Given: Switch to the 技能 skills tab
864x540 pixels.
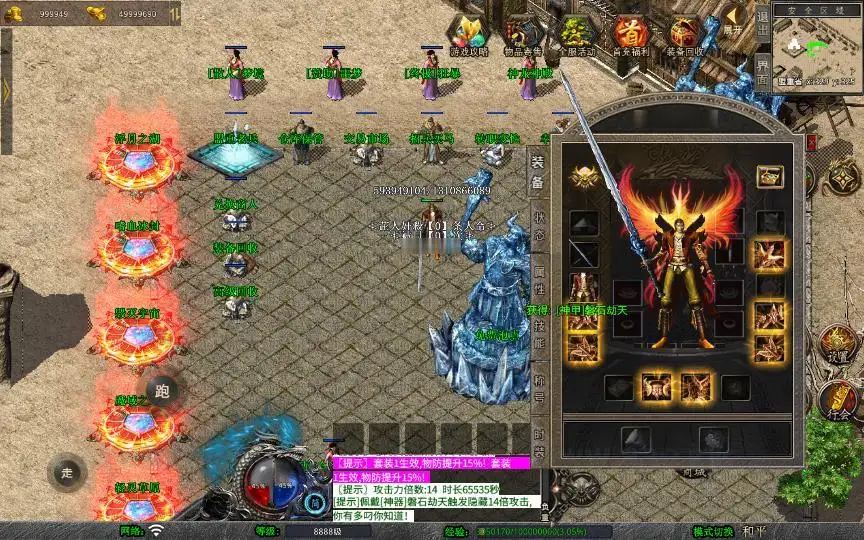Looking at the screenshot, I should [539, 335].
